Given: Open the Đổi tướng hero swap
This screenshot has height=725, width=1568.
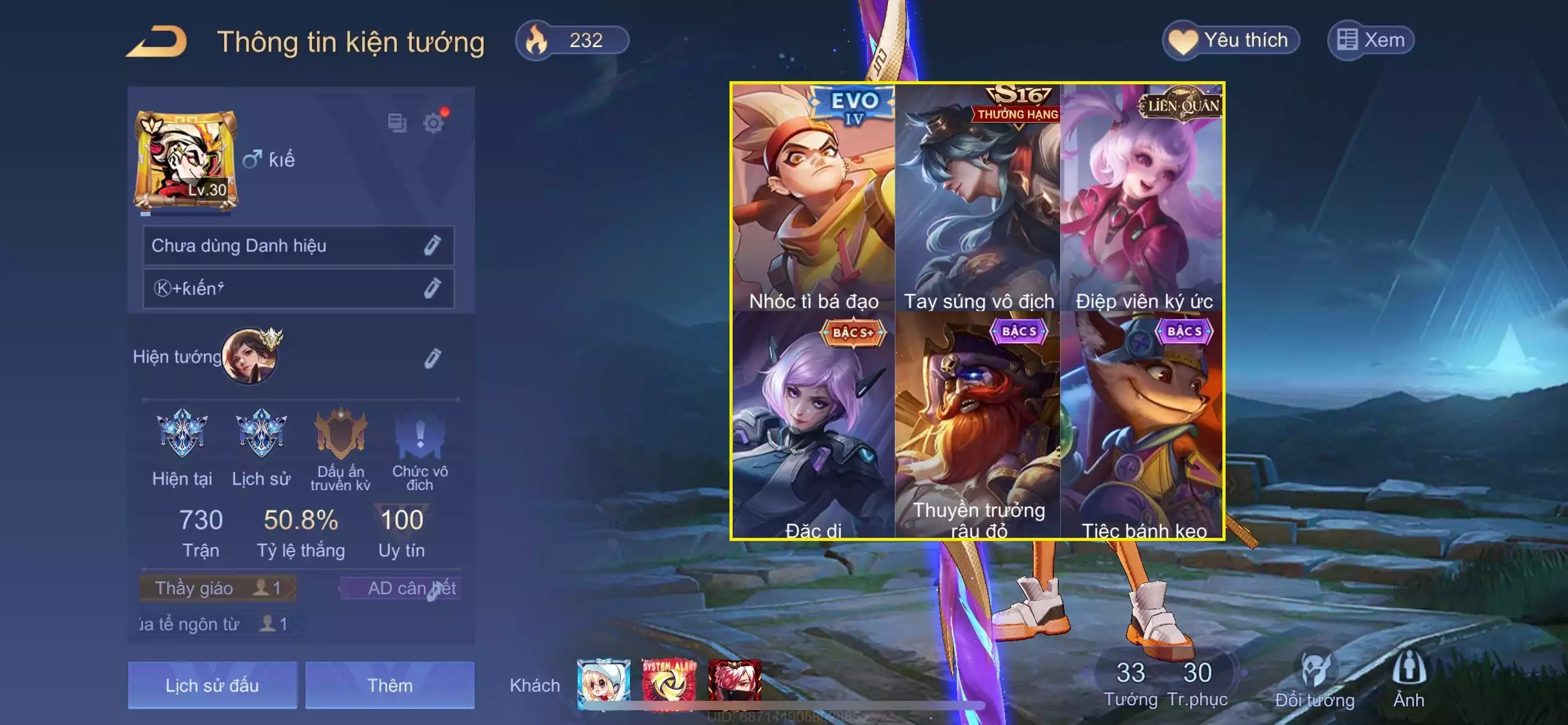Looking at the screenshot, I should [x=1315, y=681].
